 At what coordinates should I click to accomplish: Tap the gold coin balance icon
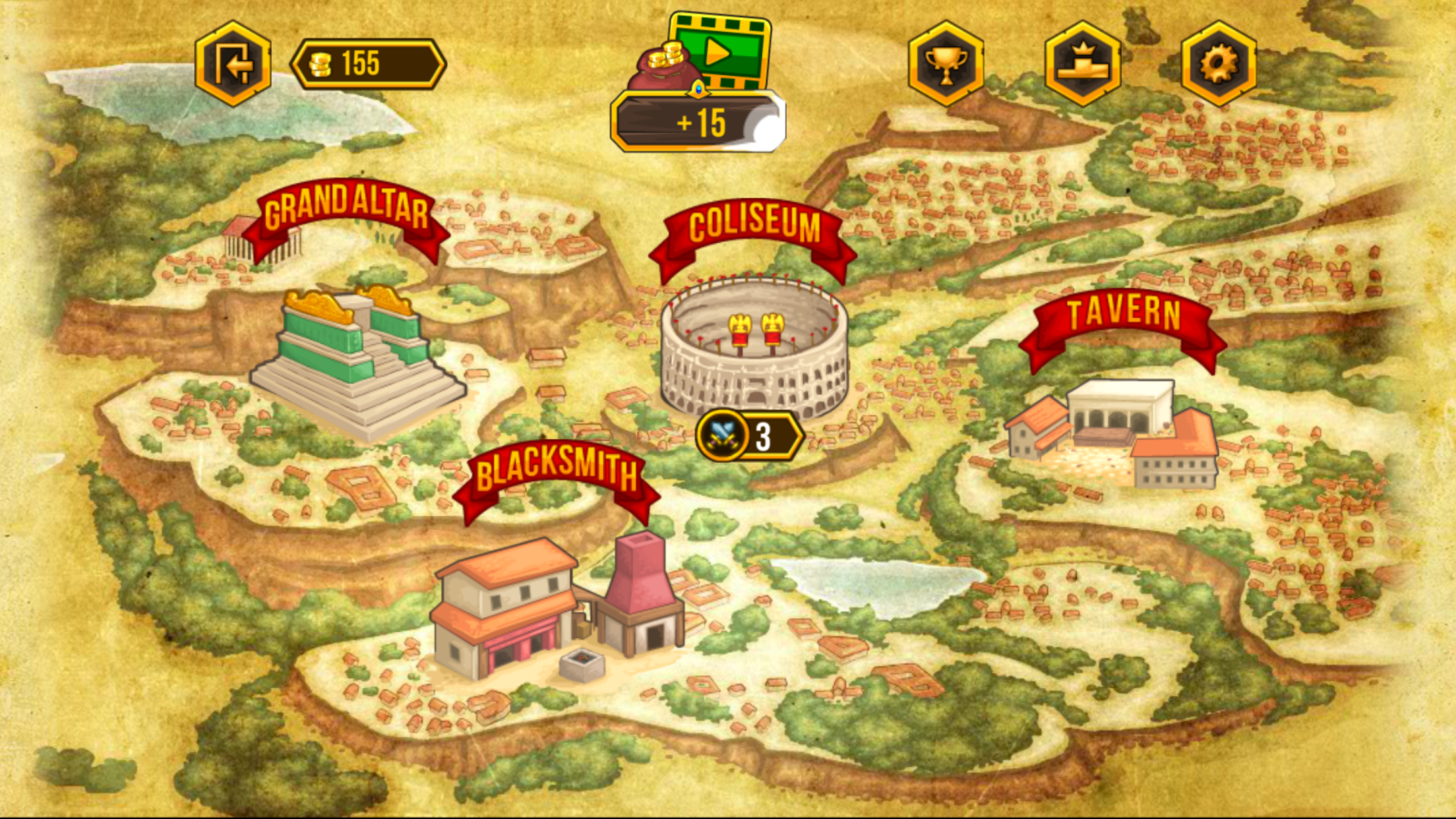coord(323,63)
